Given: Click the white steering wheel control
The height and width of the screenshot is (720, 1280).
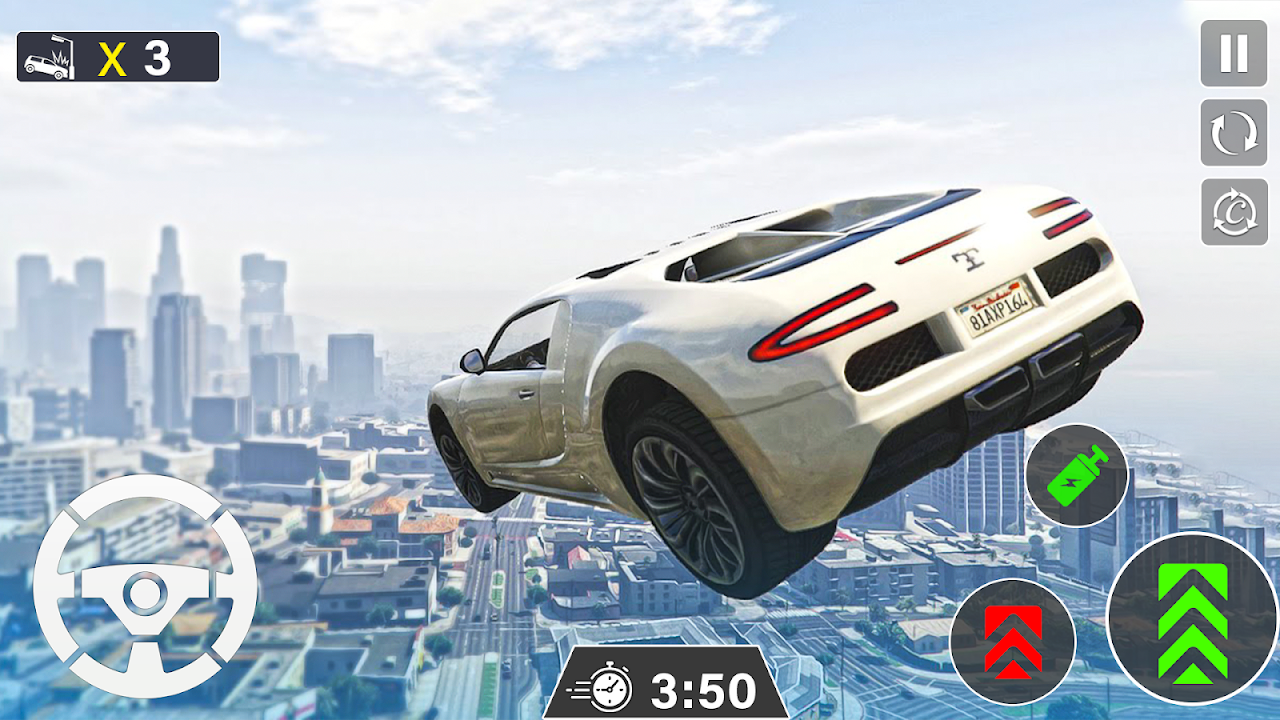Looking at the screenshot, I should (x=145, y=586).
